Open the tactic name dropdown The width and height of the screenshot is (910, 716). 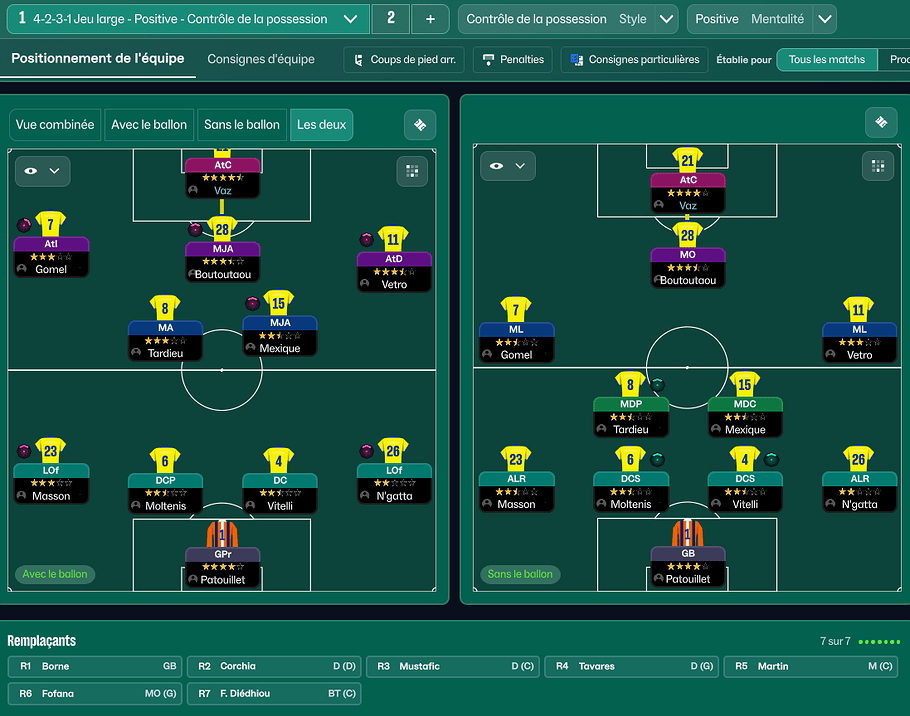349,19
